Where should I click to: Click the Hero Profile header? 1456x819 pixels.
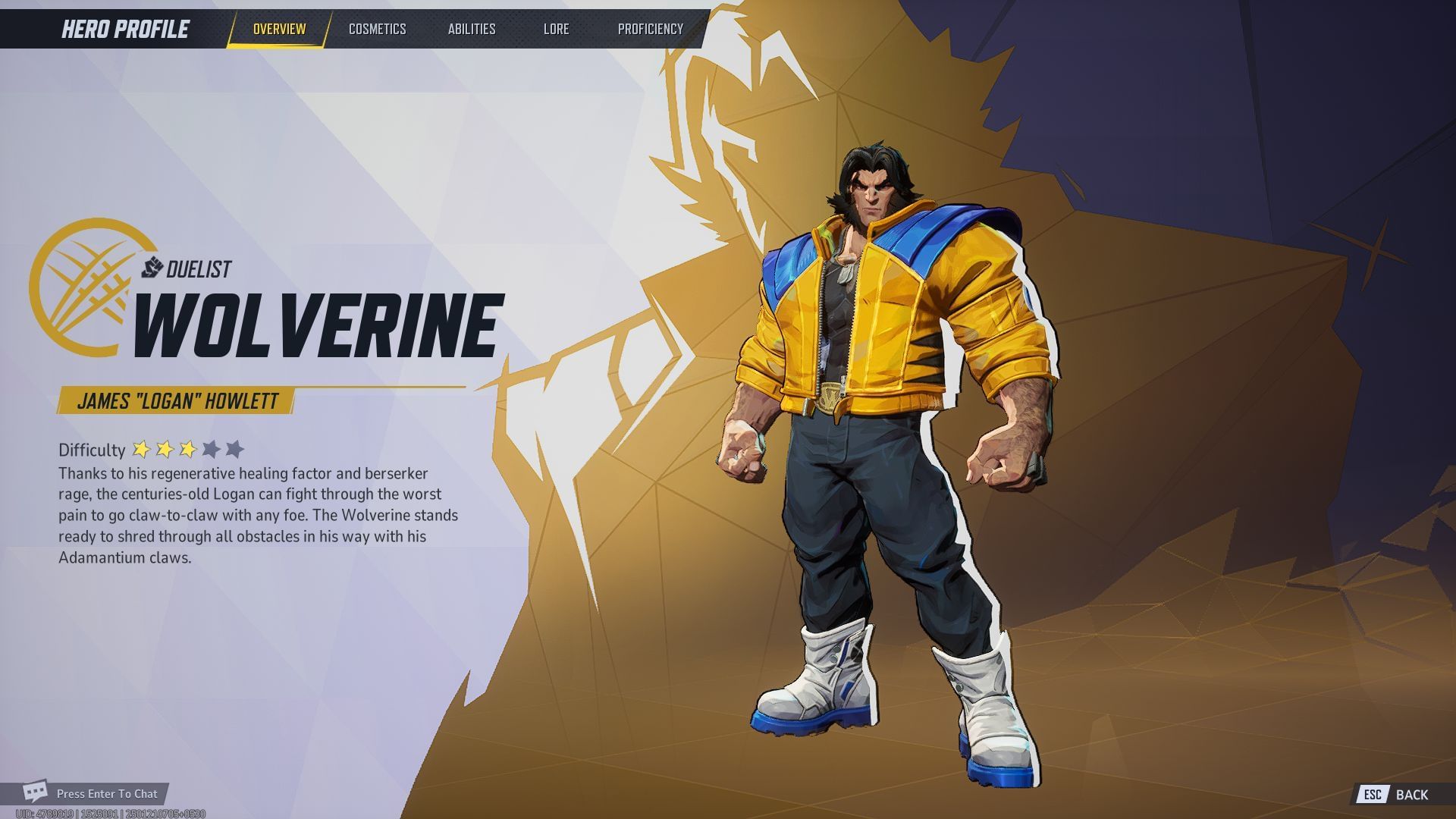pos(124,29)
